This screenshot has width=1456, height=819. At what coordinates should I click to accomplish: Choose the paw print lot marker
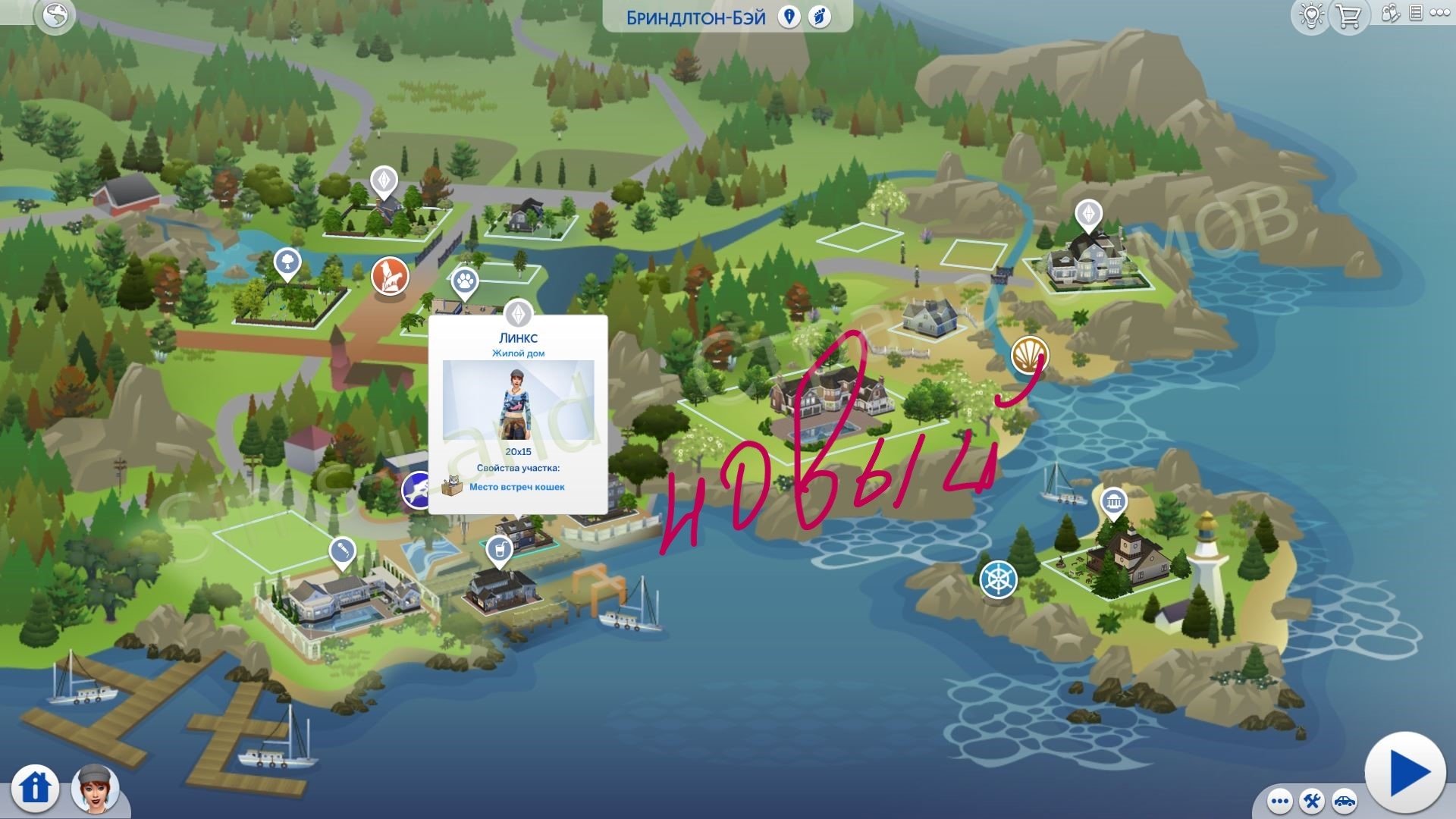pos(465,281)
